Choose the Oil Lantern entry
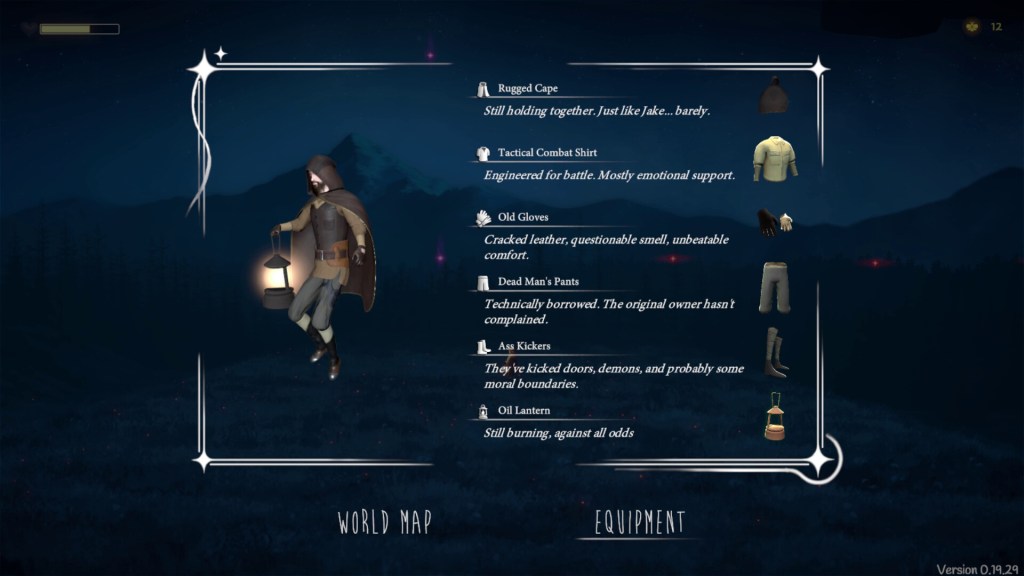Screen dimensions: 1024x576 pyautogui.click(x=524, y=411)
